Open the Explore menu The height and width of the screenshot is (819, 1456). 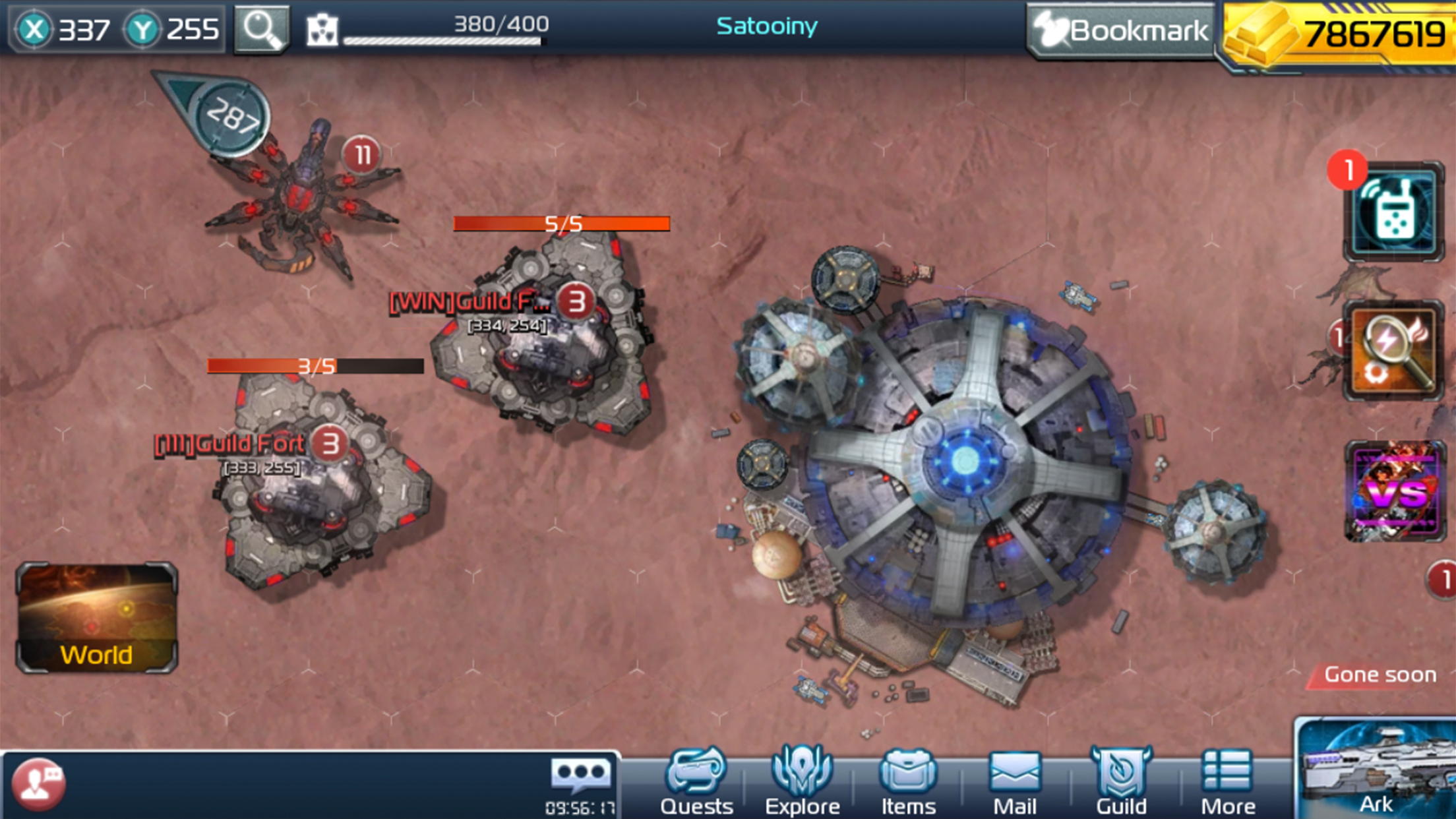point(802,783)
